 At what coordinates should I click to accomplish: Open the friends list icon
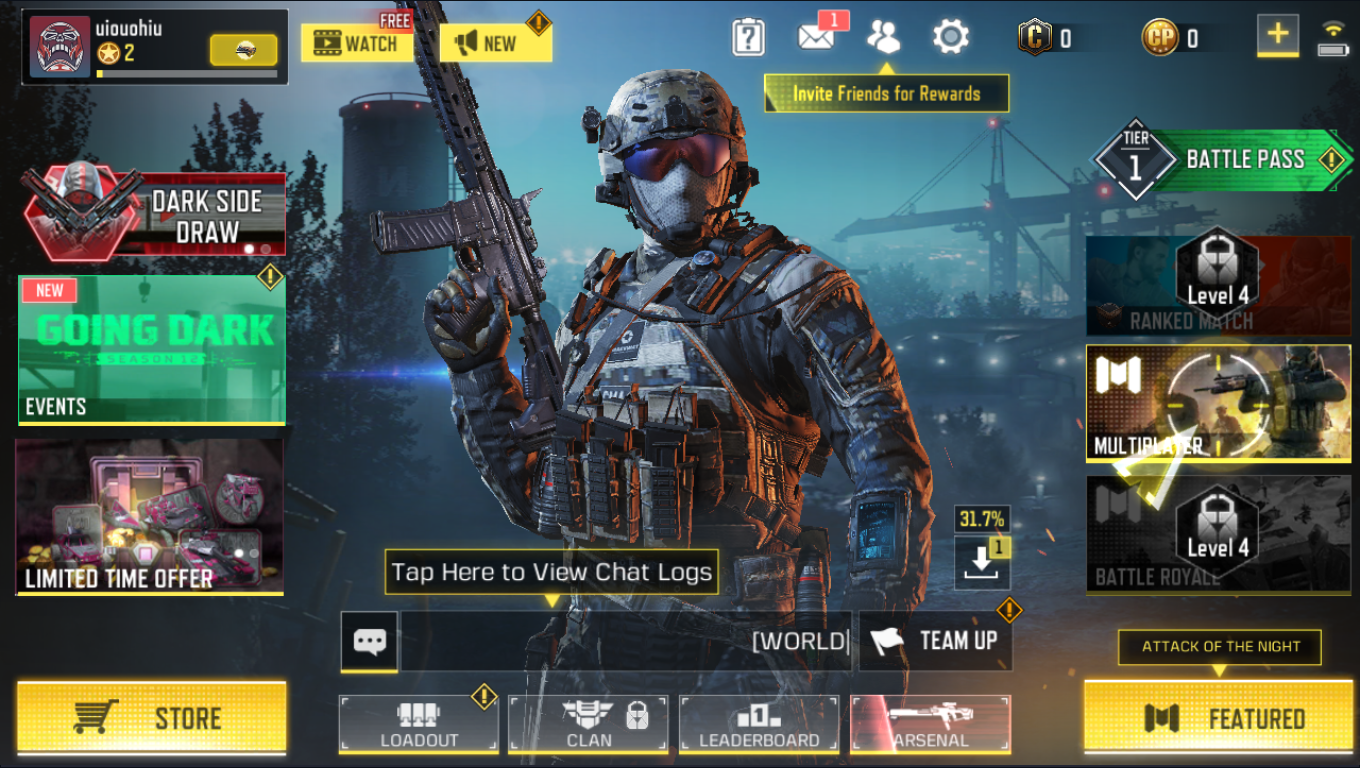point(884,37)
